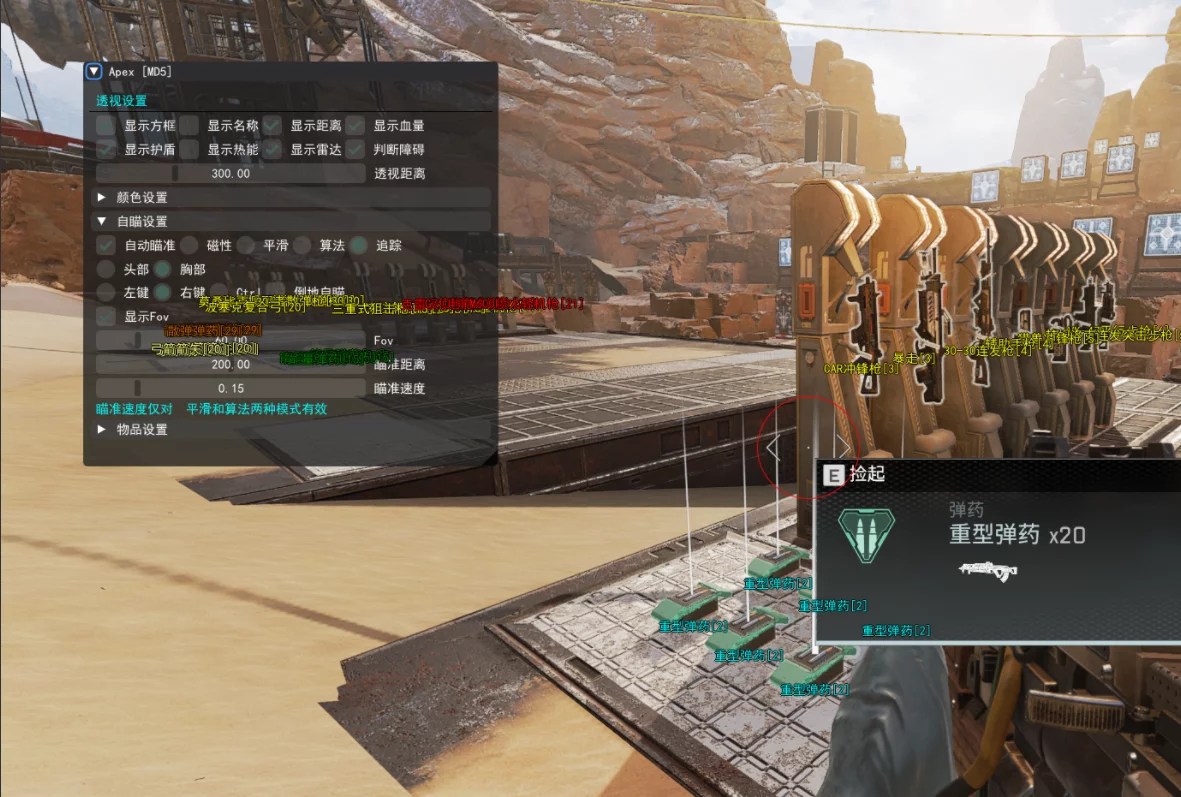
Task: Uncheck the 显示距离 option
Action: coord(272,126)
